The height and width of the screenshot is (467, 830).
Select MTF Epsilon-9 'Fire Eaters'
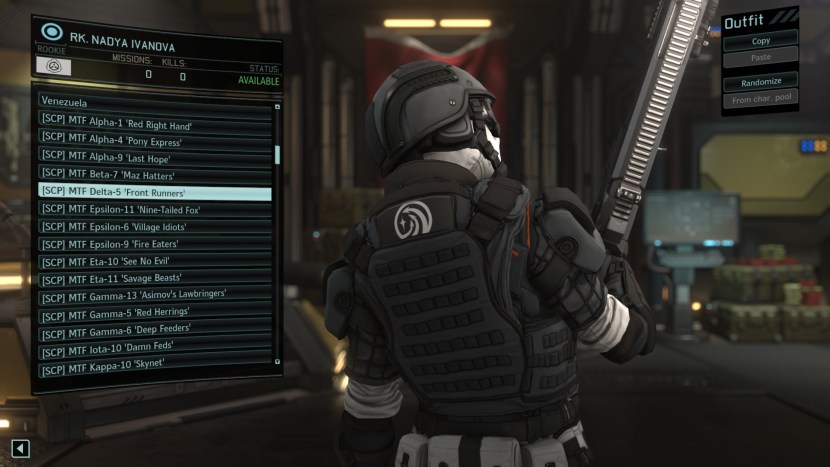(x=154, y=244)
